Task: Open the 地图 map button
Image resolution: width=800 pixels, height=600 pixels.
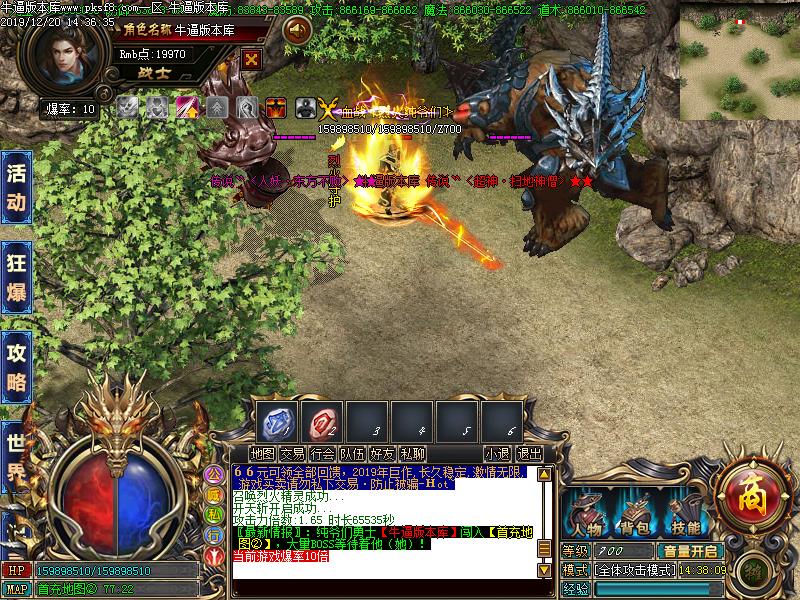Action: tap(263, 454)
